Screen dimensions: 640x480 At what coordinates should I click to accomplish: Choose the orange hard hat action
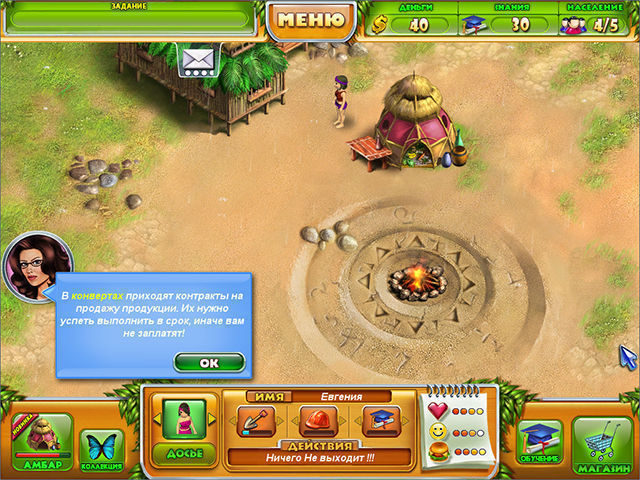coord(317,421)
